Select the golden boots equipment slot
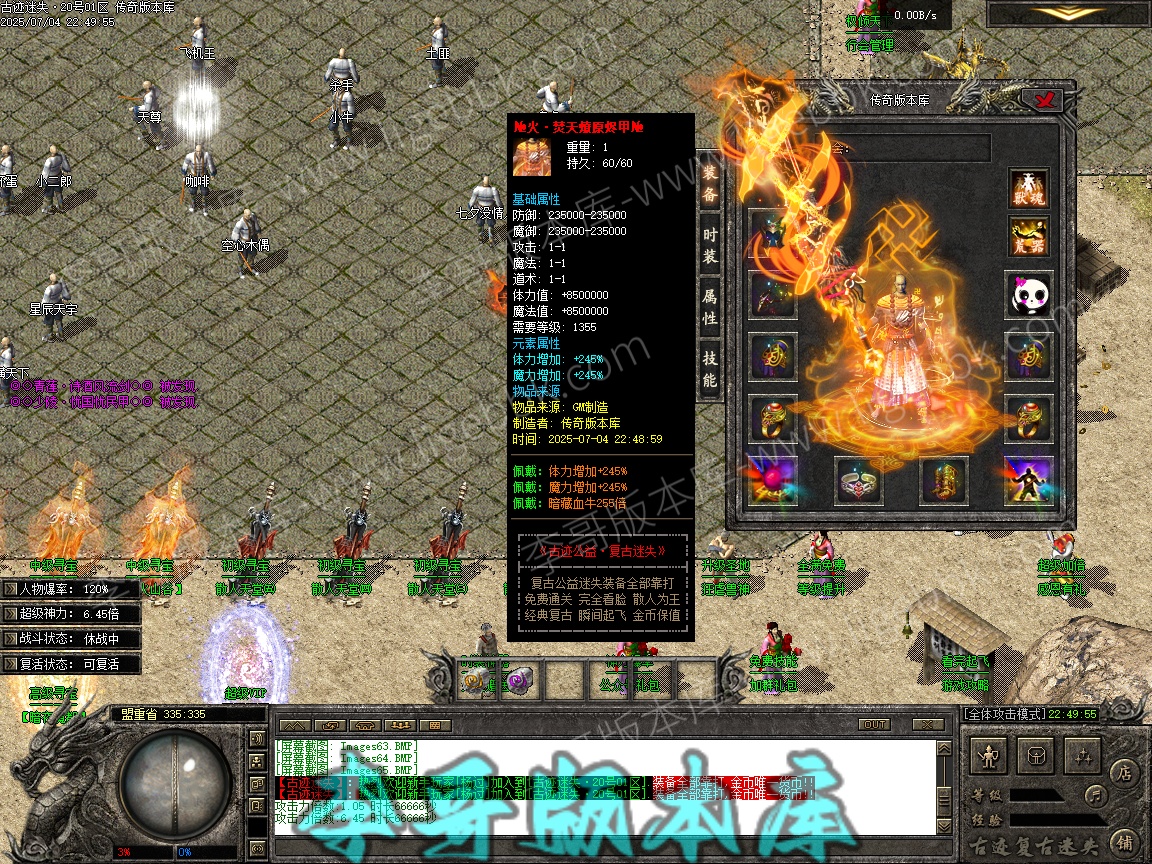Image resolution: width=1152 pixels, height=864 pixels. (944, 481)
